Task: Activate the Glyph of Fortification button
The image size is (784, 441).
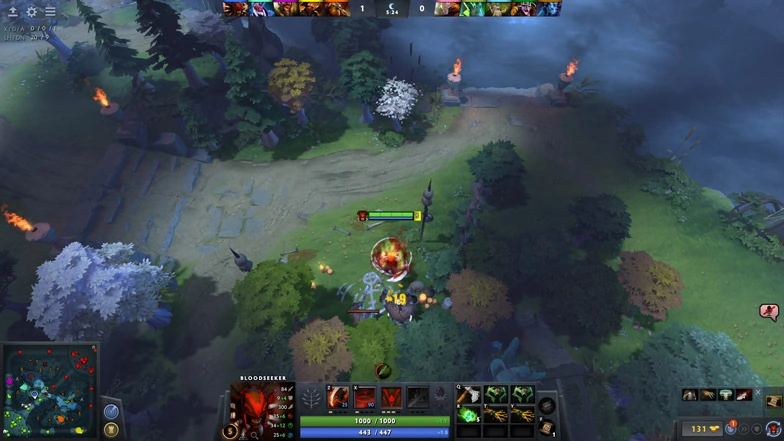Action: [111, 429]
